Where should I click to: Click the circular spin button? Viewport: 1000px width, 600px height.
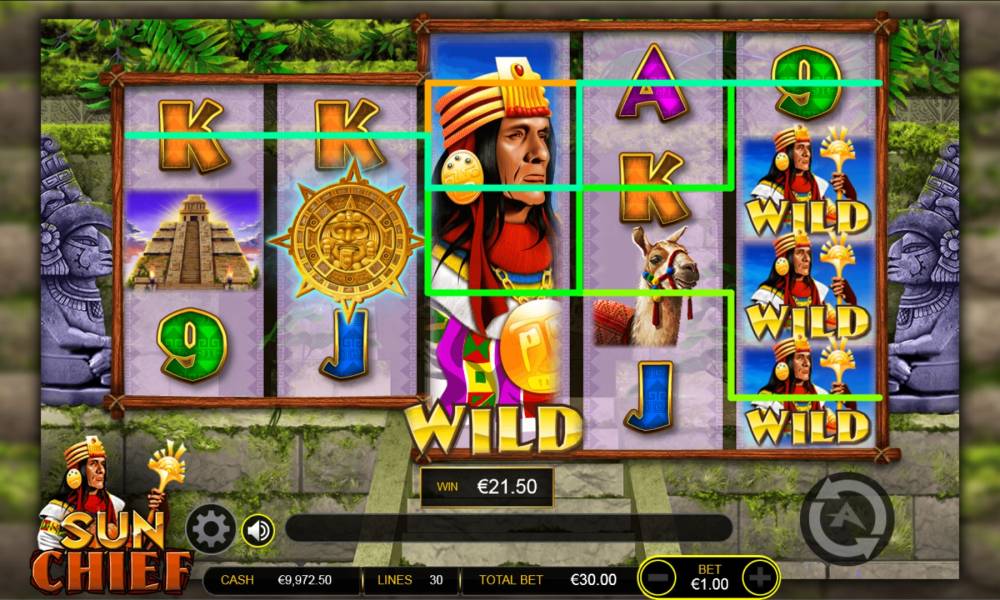[846, 518]
